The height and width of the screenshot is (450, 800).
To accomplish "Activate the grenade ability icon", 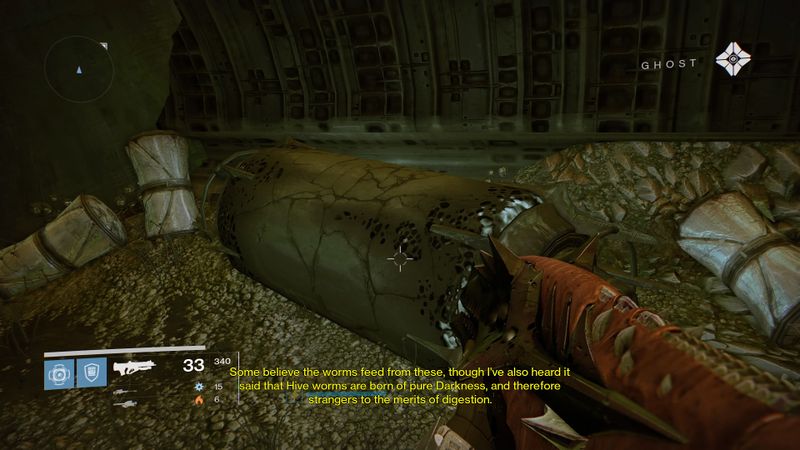I will point(57,374).
